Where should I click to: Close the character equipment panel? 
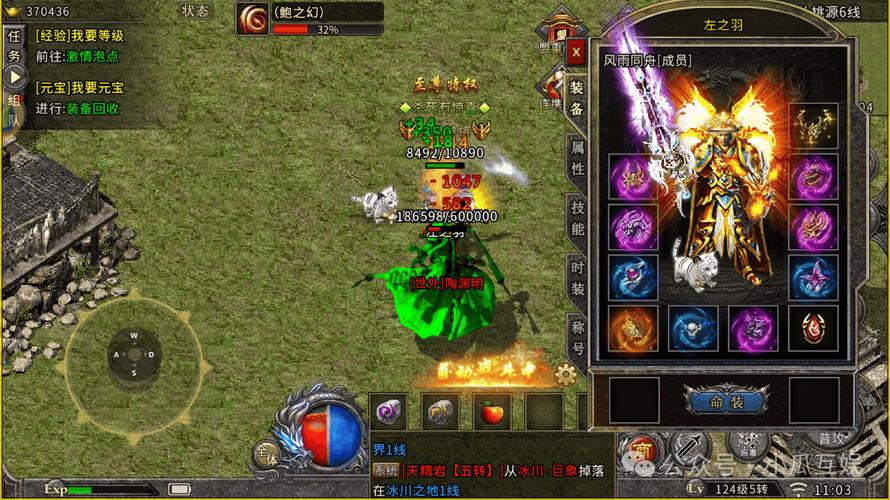tap(576, 52)
